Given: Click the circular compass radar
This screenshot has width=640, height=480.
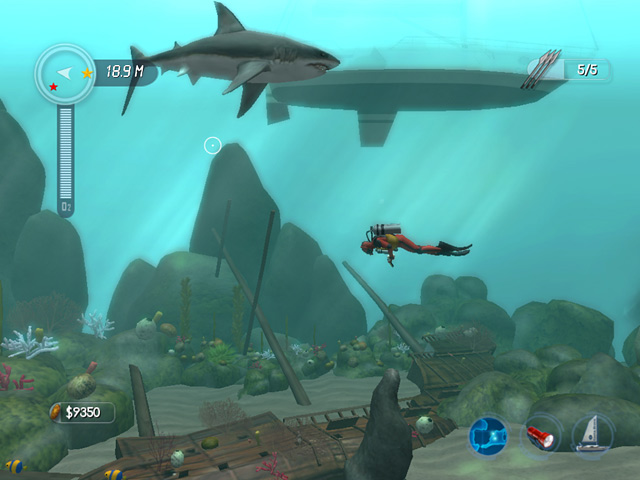Looking at the screenshot, I should [x=65, y=73].
